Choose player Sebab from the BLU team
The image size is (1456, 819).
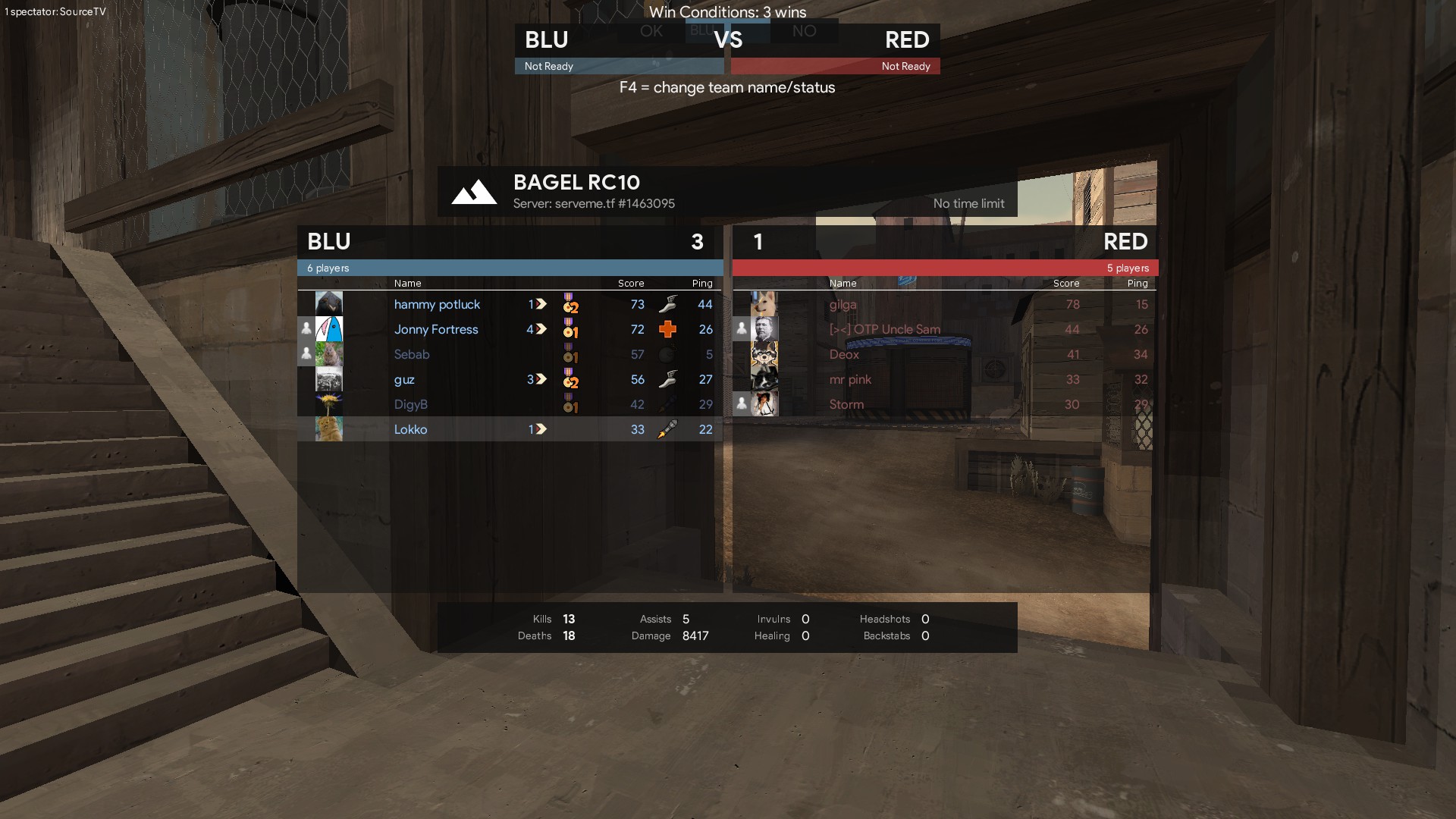pyautogui.click(x=412, y=354)
